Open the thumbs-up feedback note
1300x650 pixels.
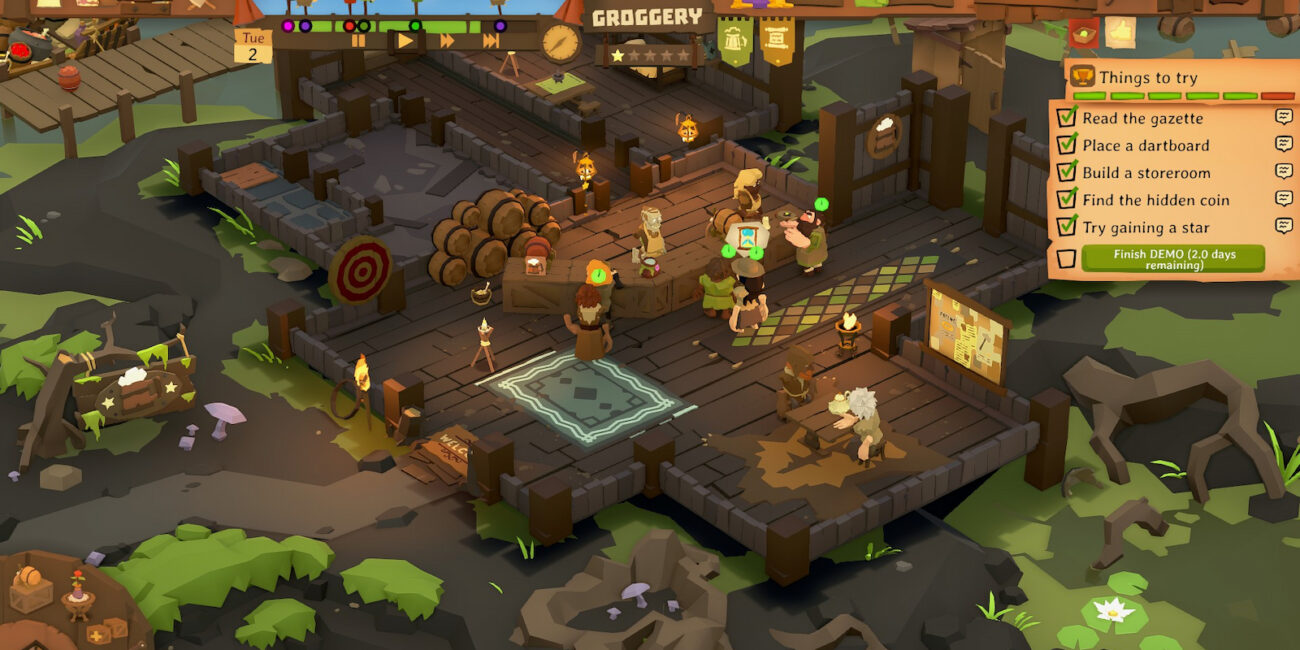pyautogui.click(x=1120, y=33)
